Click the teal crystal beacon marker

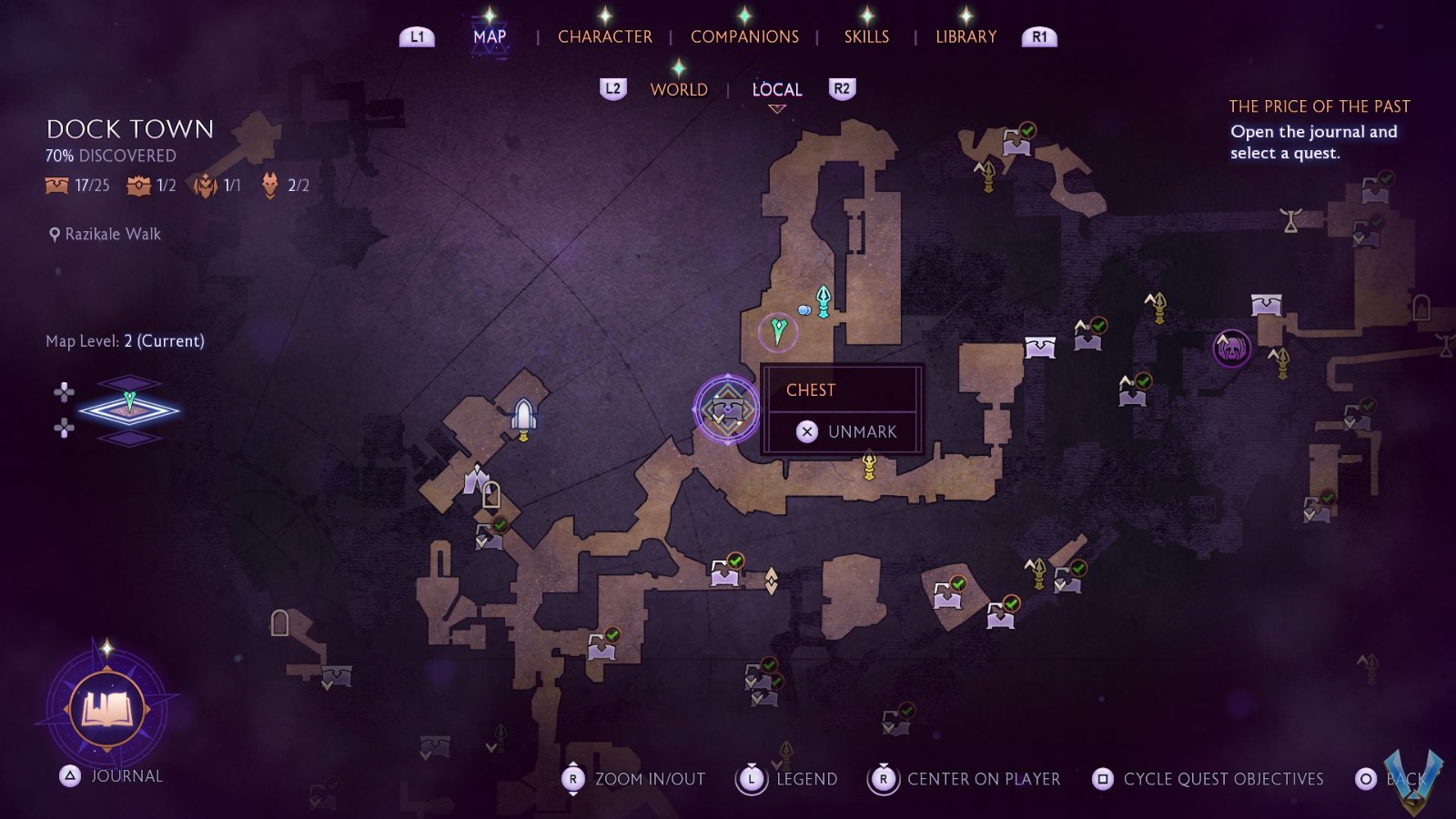[824, 301]
